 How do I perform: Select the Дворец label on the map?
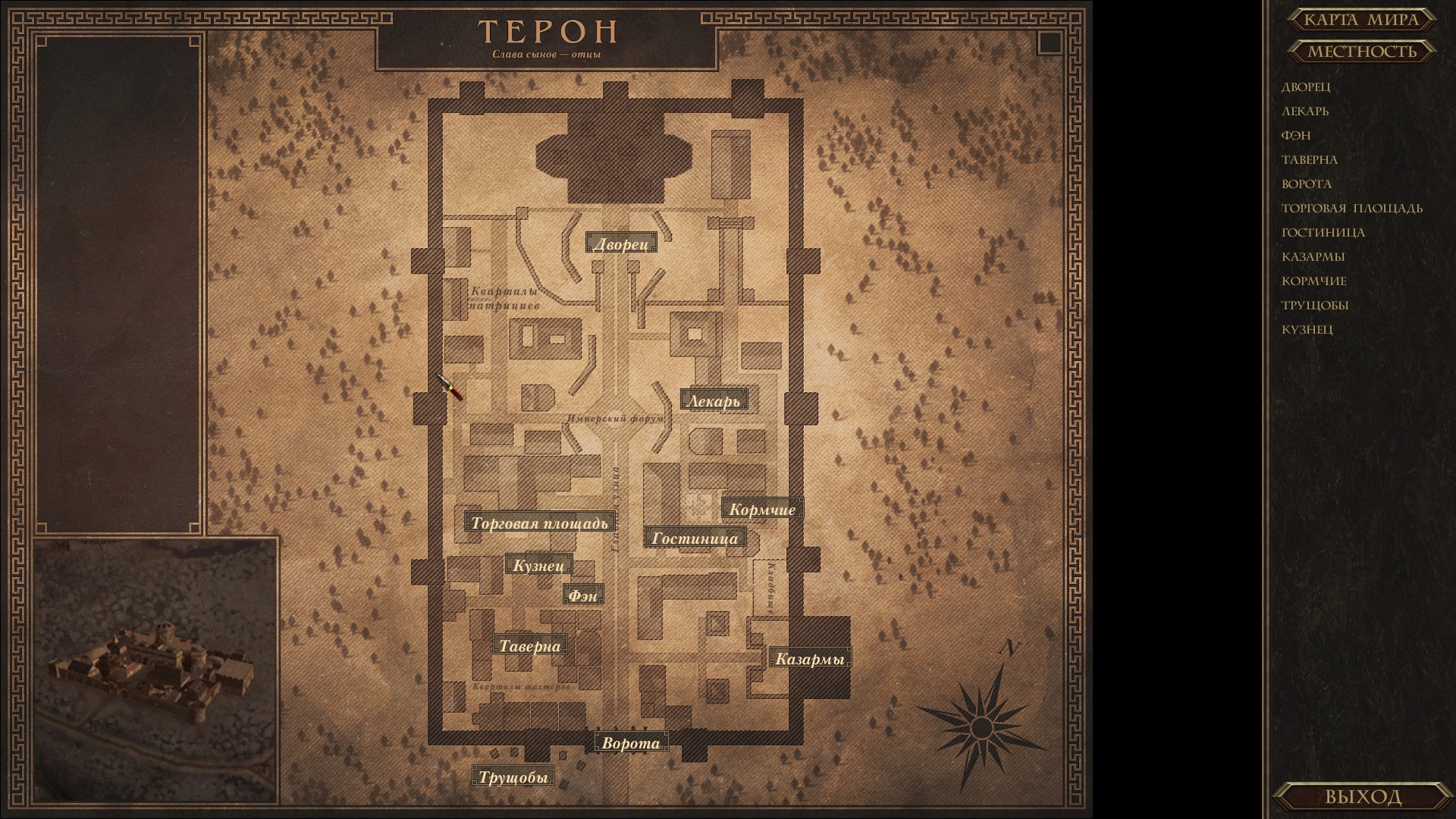(x=622, y=243)
